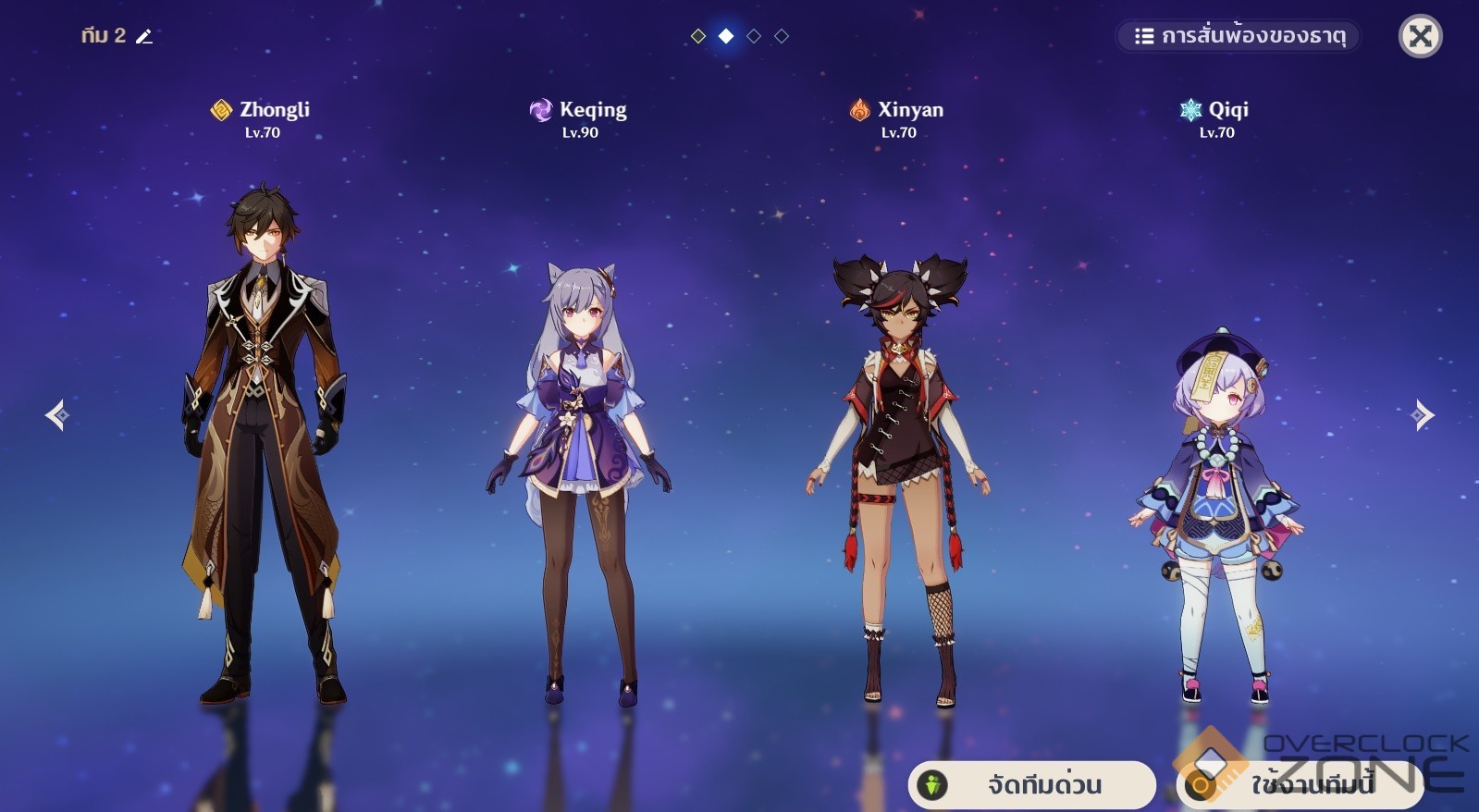The height and width of the screenshot is (812, 1479).
Task: Switch to the fourth team page dot
Action: point(782,36)
